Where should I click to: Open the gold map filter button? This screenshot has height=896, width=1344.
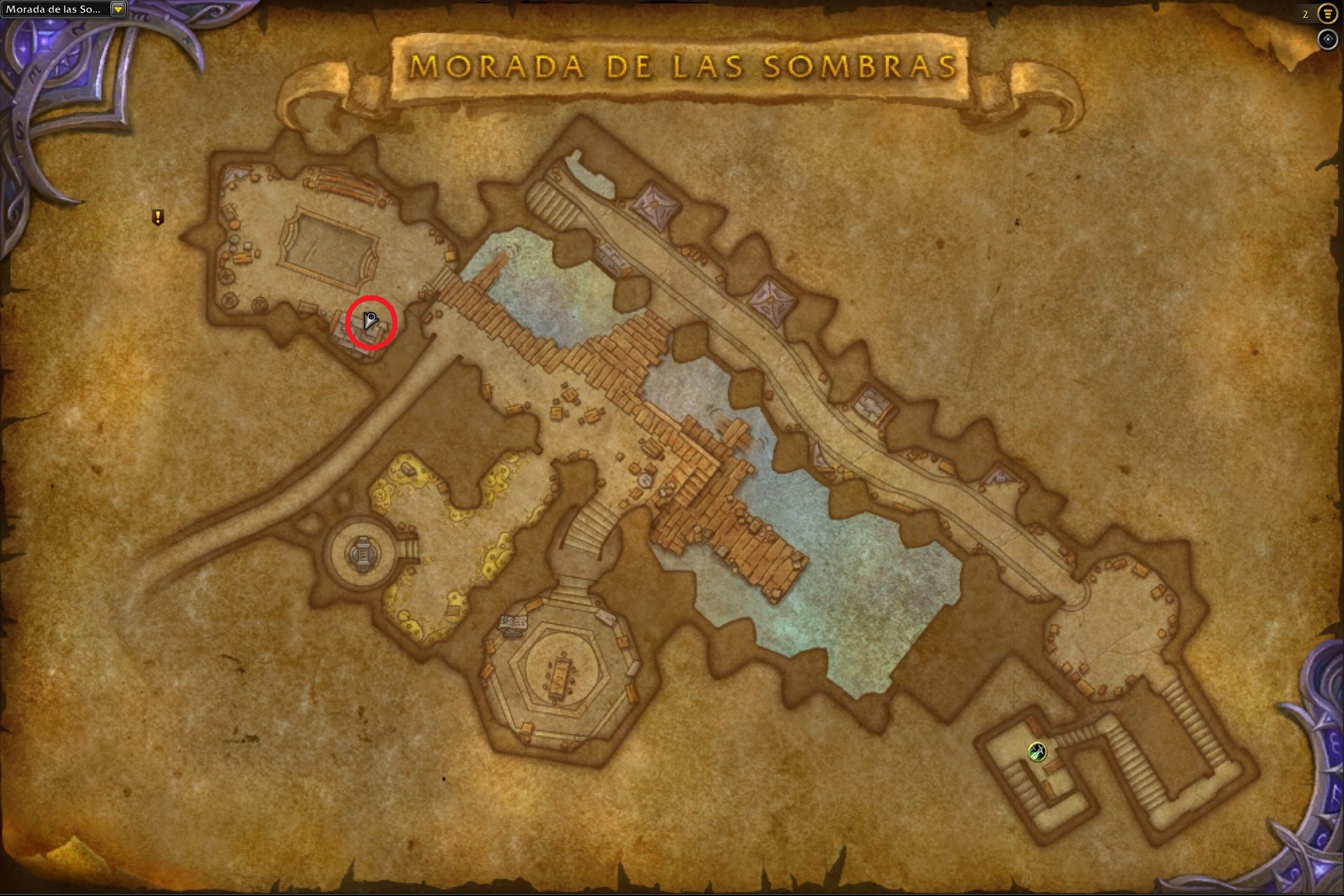pos(1327,13)
